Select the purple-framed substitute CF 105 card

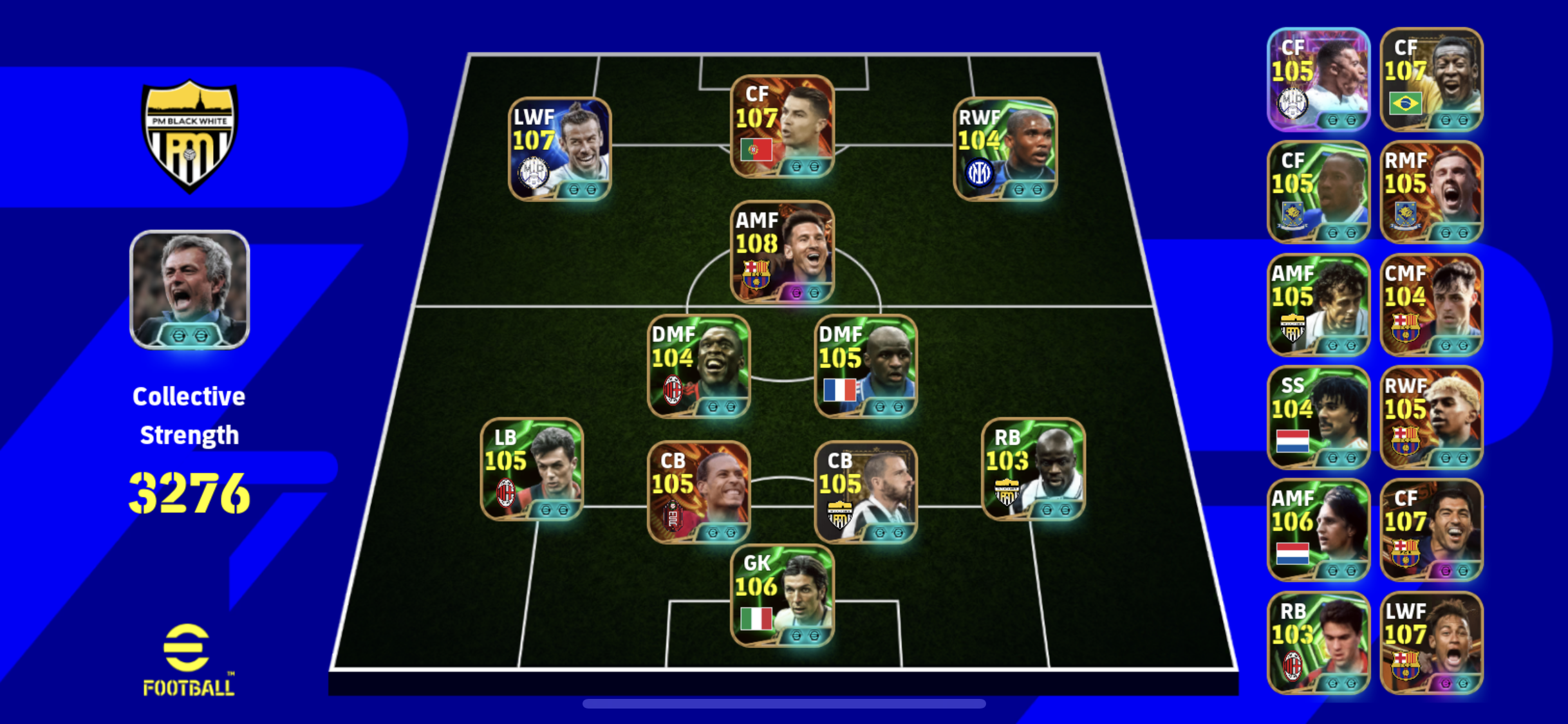tap(1318, 79)
